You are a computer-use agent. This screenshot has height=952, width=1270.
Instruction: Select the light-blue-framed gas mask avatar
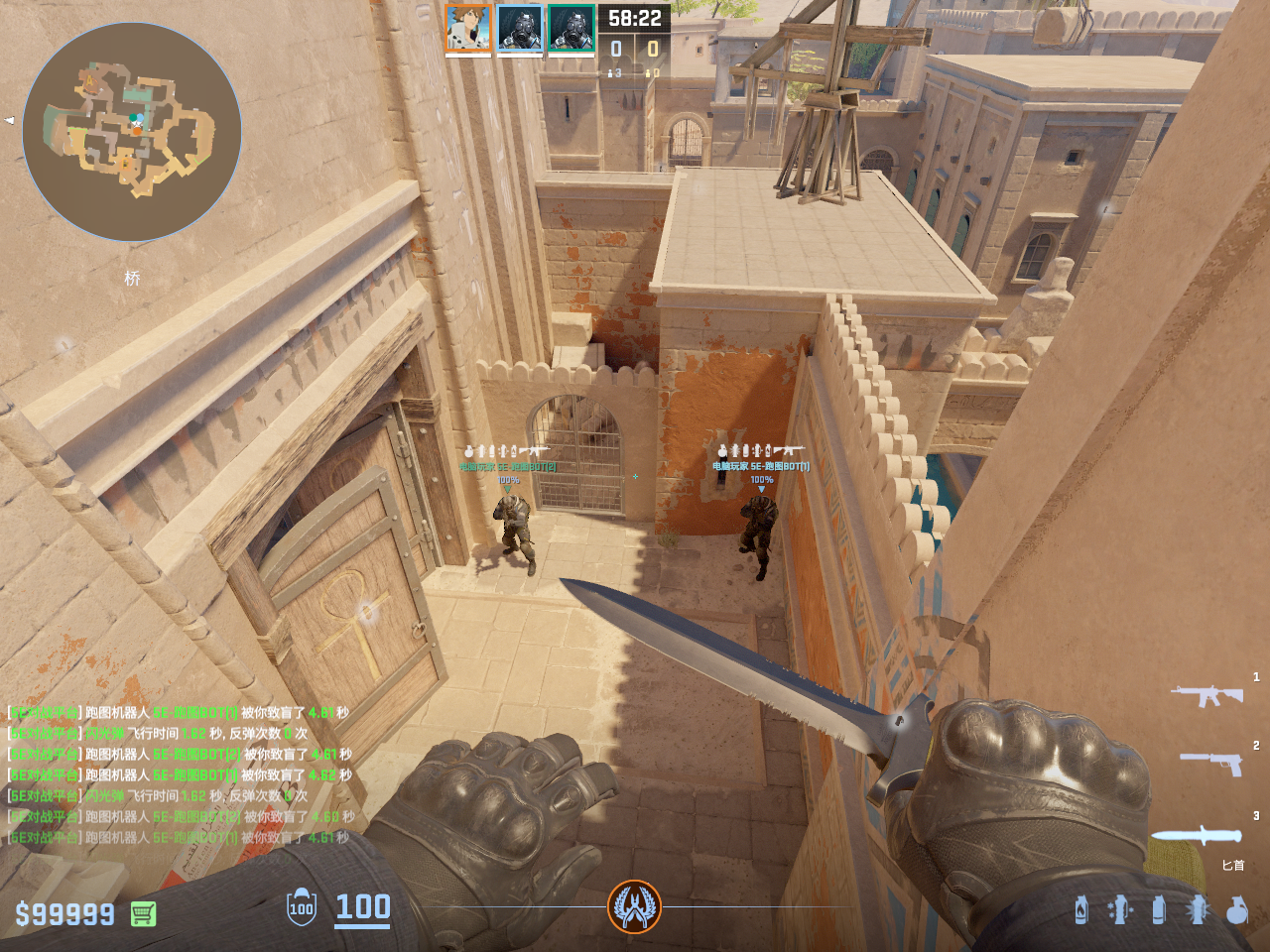point(520,28)
